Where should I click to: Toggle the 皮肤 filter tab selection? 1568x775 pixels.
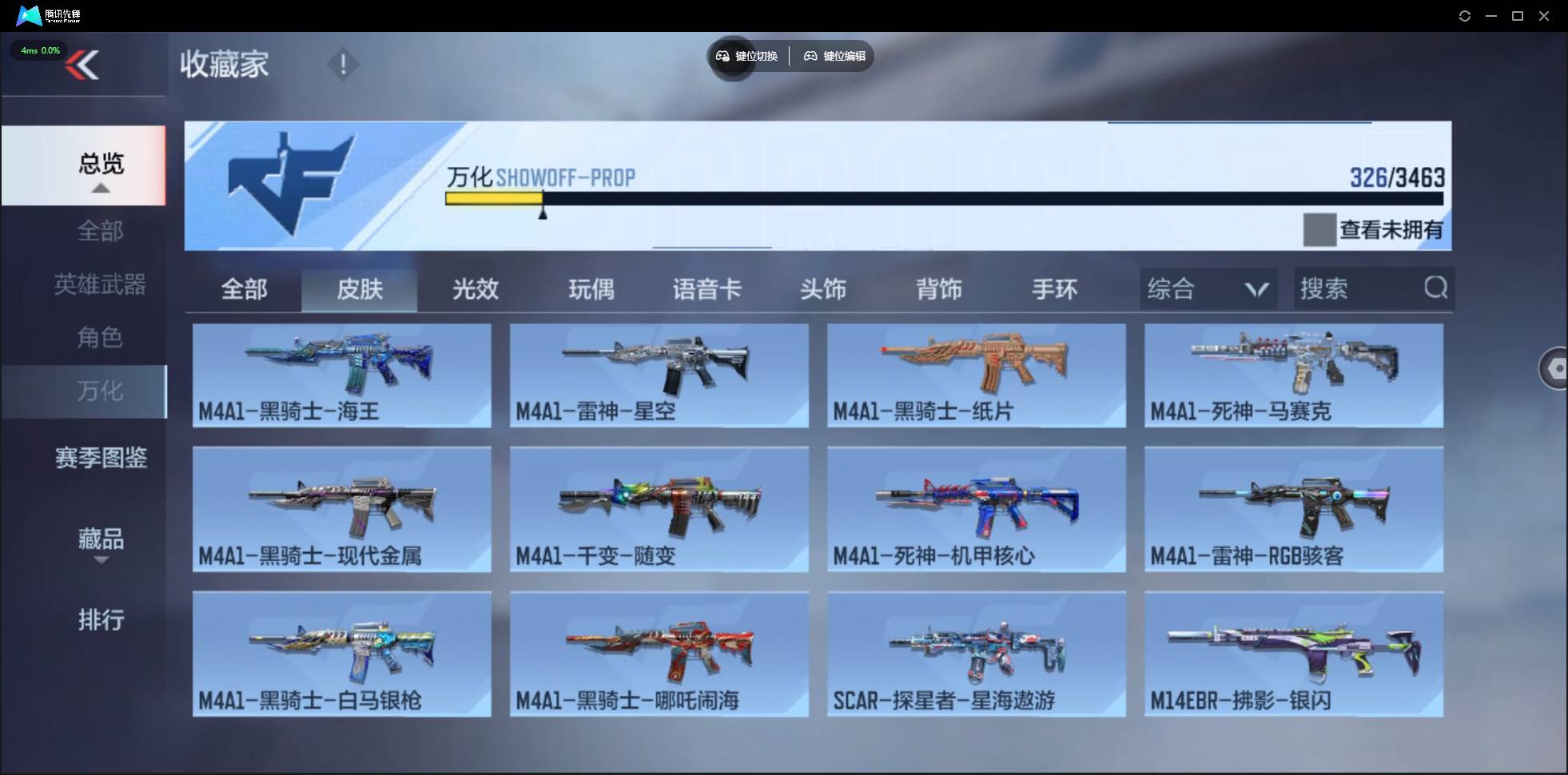pos(360,289)
